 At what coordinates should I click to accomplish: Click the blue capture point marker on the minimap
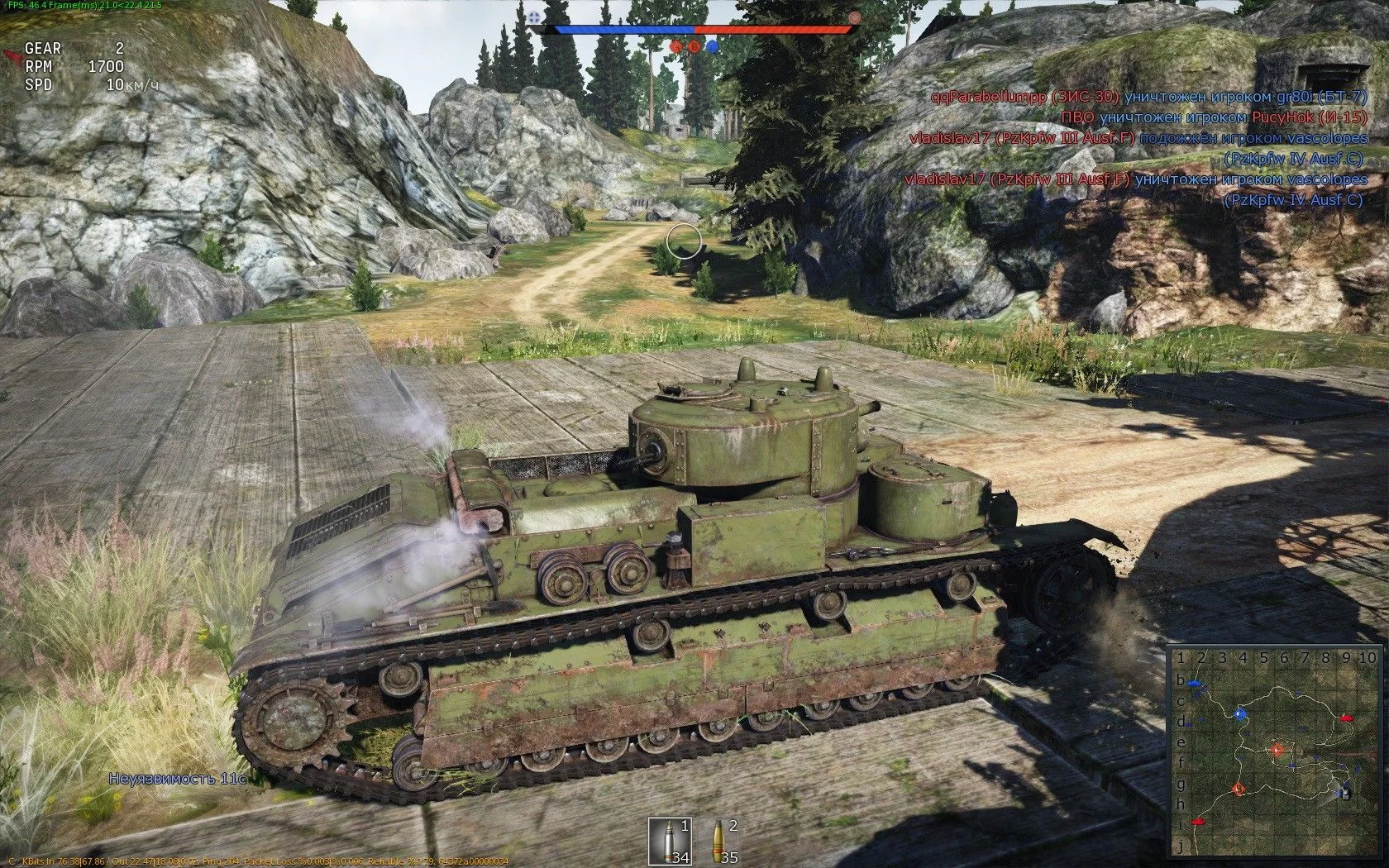(x=1239, y=714)
